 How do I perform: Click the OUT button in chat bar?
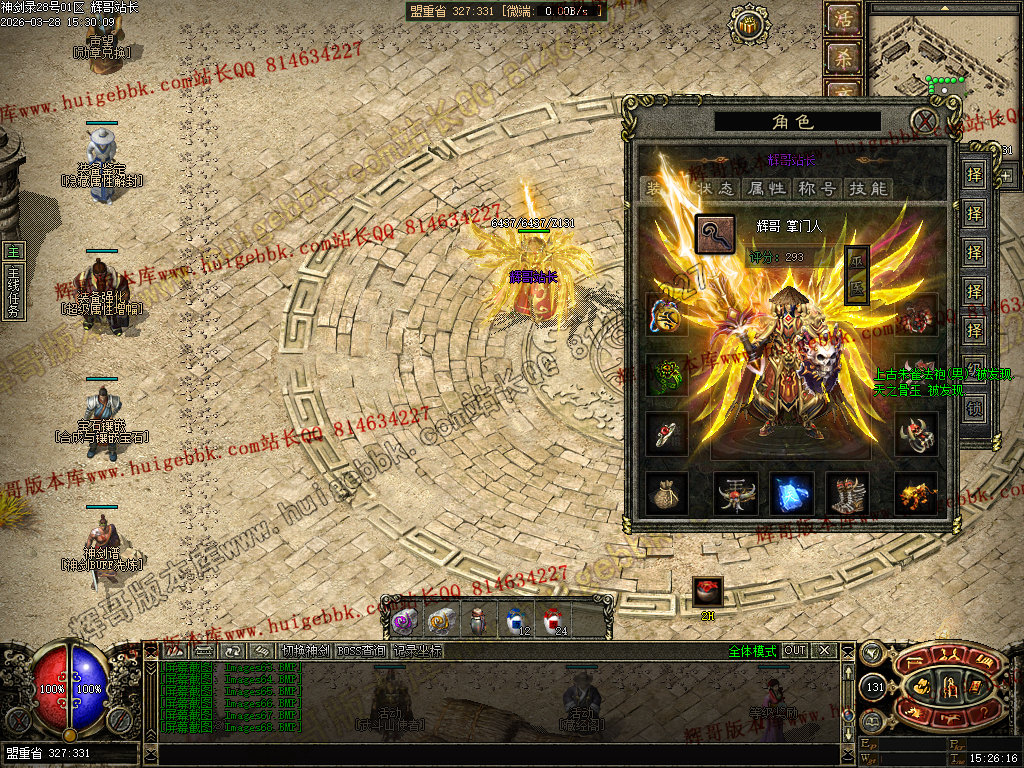coord(795,651)
